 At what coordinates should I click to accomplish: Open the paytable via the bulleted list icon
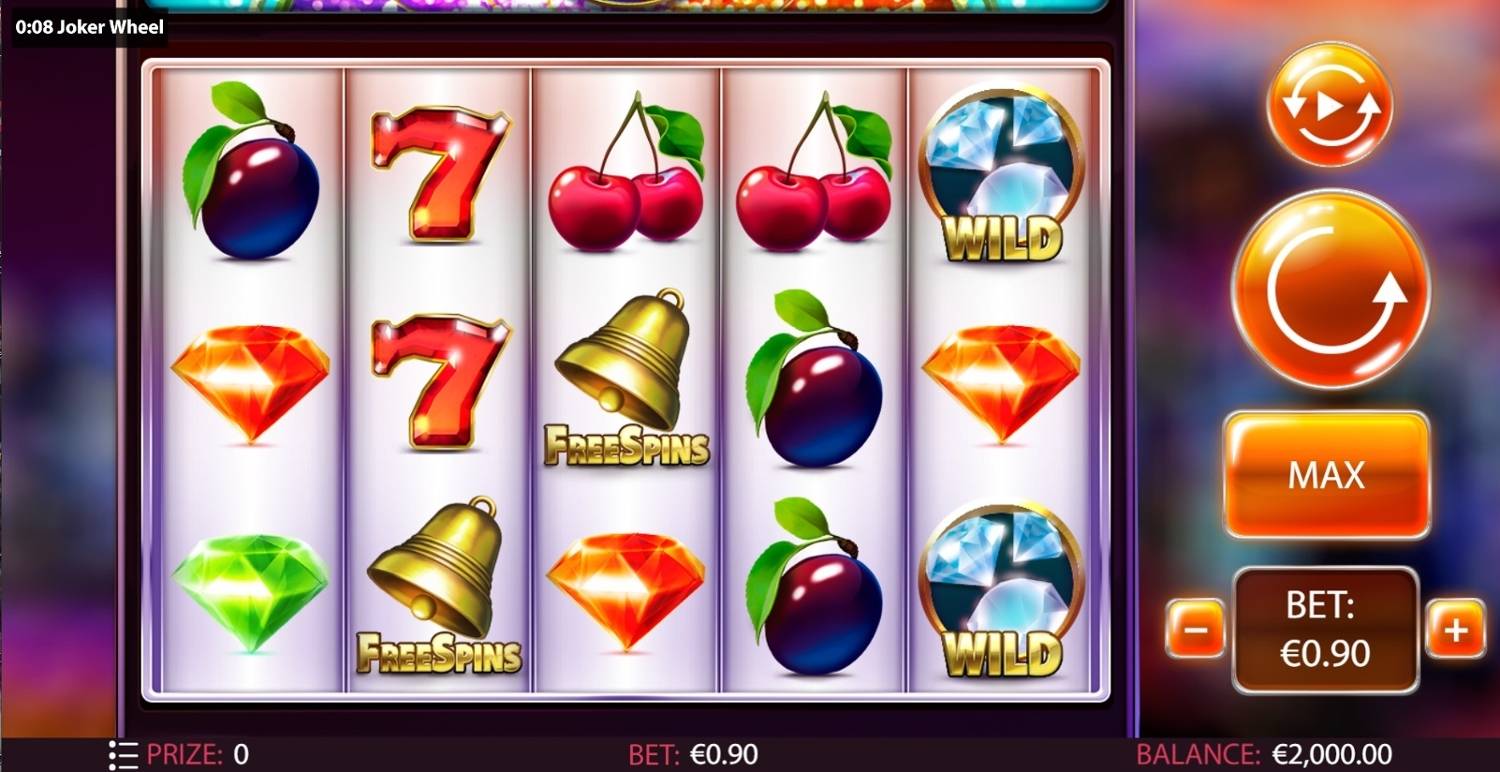(x=124, y=753)
